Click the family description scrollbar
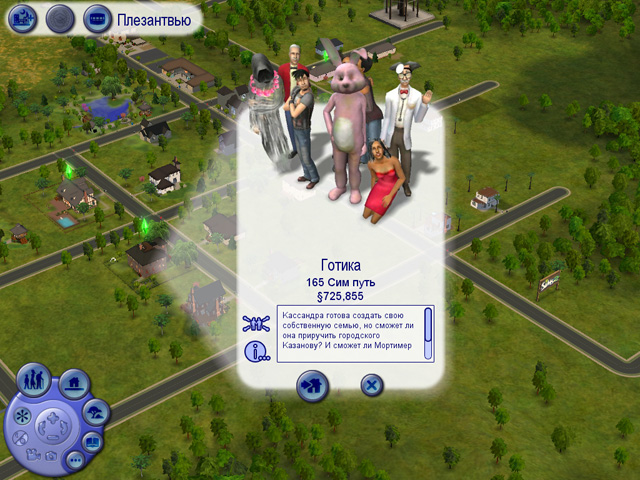 tap(428, 333)
